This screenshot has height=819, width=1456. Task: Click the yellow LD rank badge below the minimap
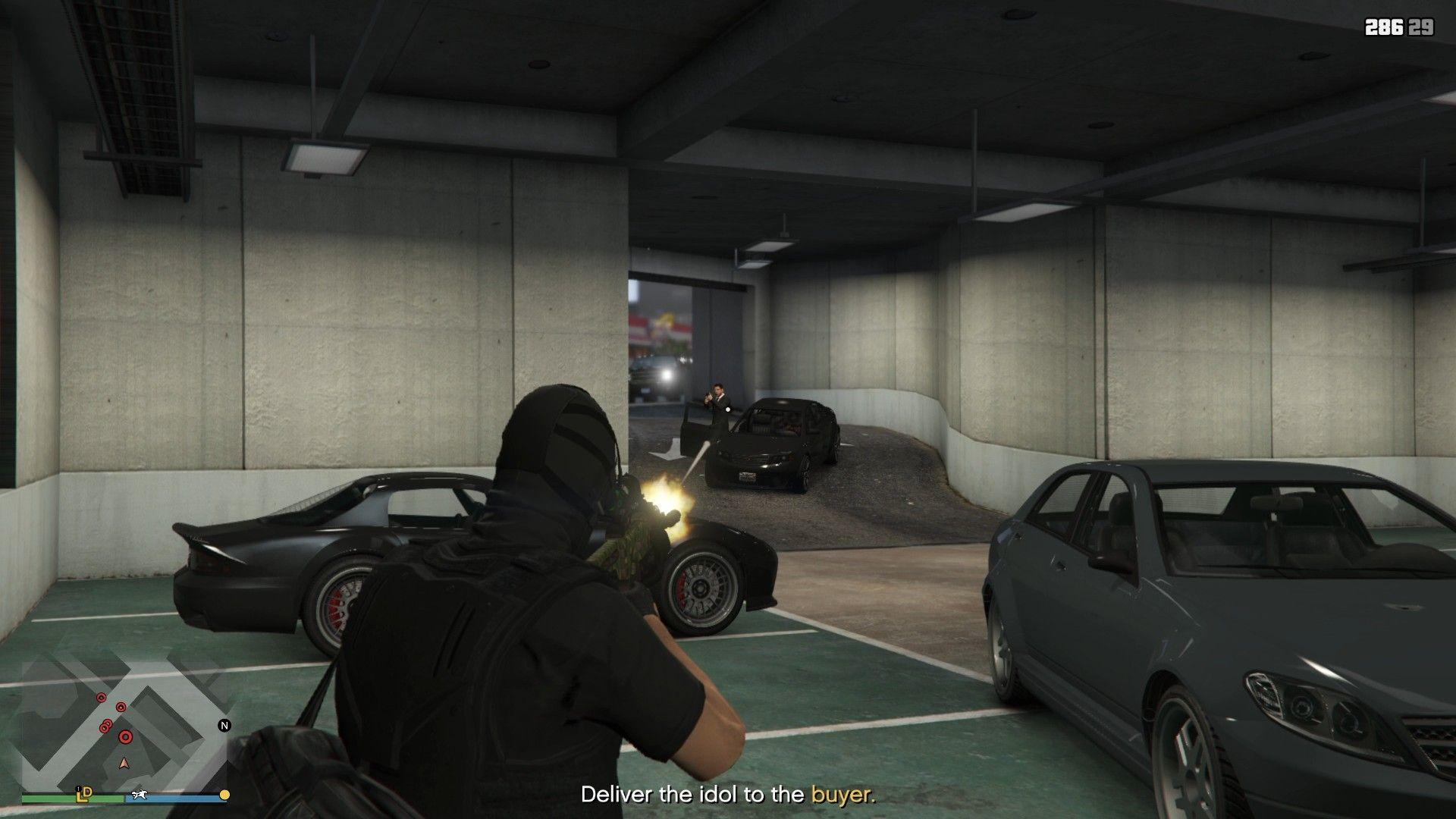click(84, 795)
